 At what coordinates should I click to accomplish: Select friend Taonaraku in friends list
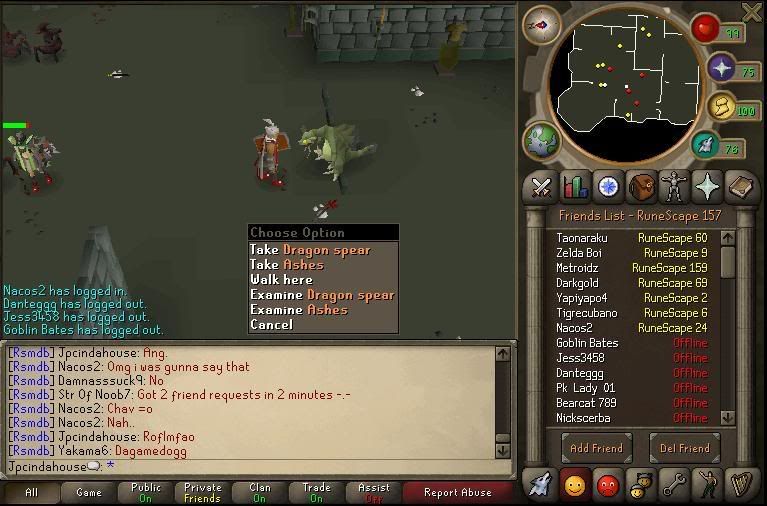582,238
